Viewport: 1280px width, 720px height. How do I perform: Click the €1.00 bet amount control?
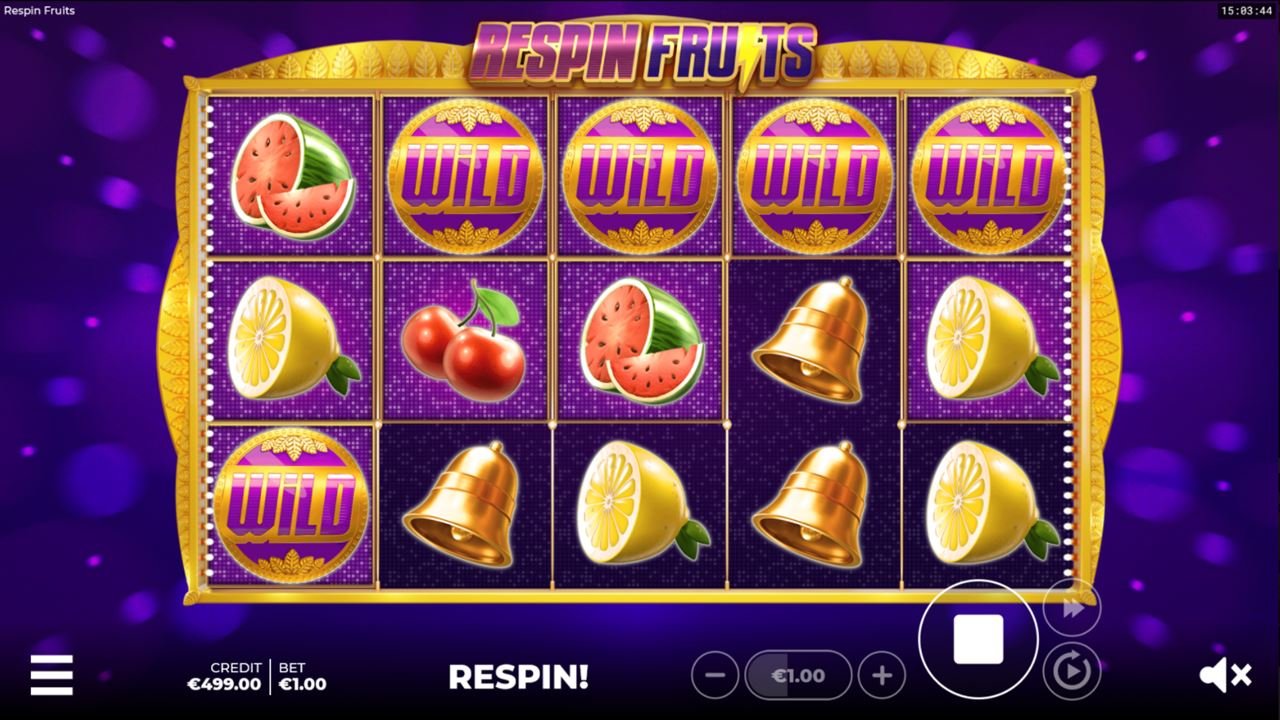pyautogui.click(x=797, y=675)
